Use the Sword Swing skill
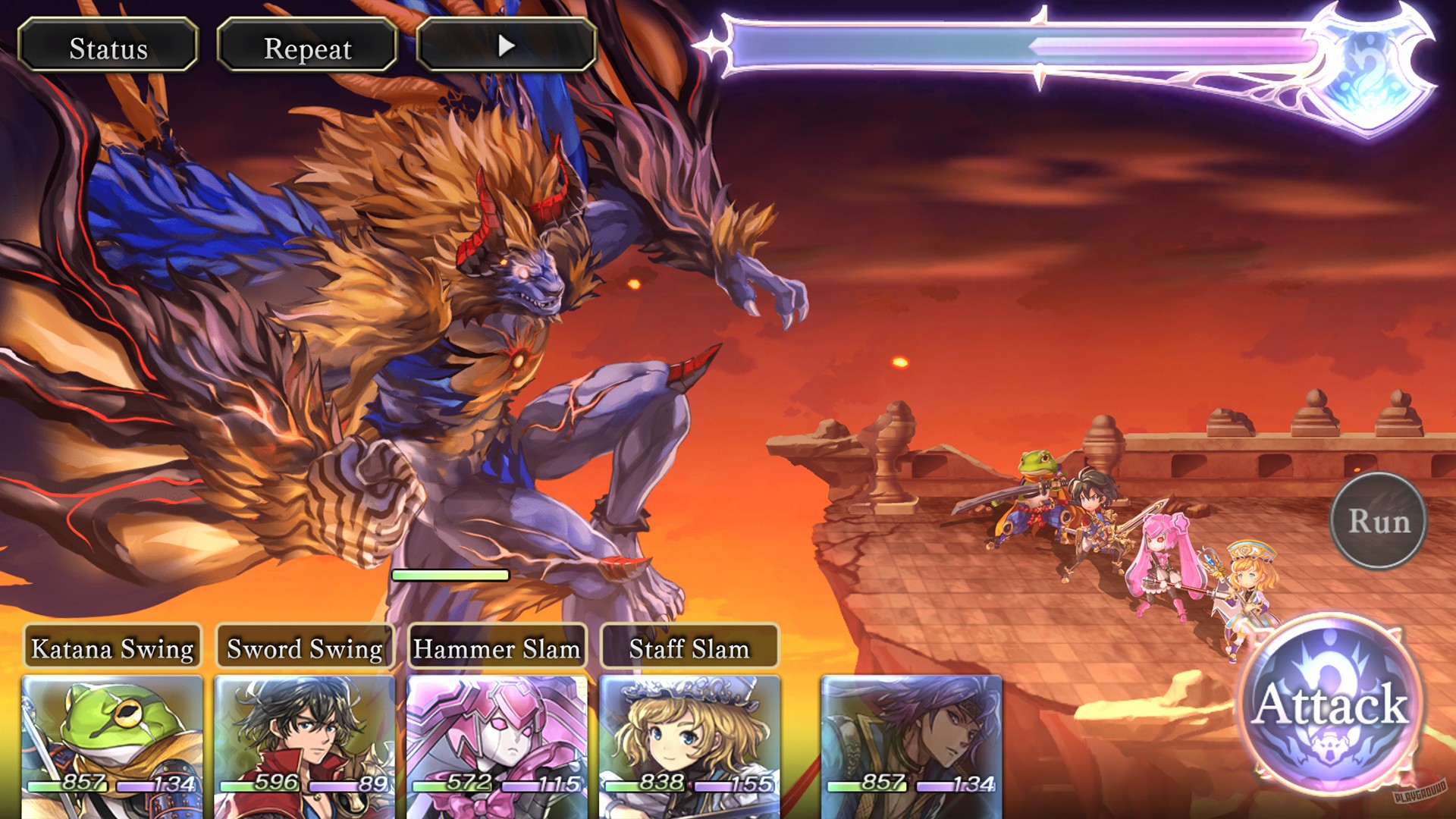The height and width of the screenshot is (819, 1456). (302, 649)
